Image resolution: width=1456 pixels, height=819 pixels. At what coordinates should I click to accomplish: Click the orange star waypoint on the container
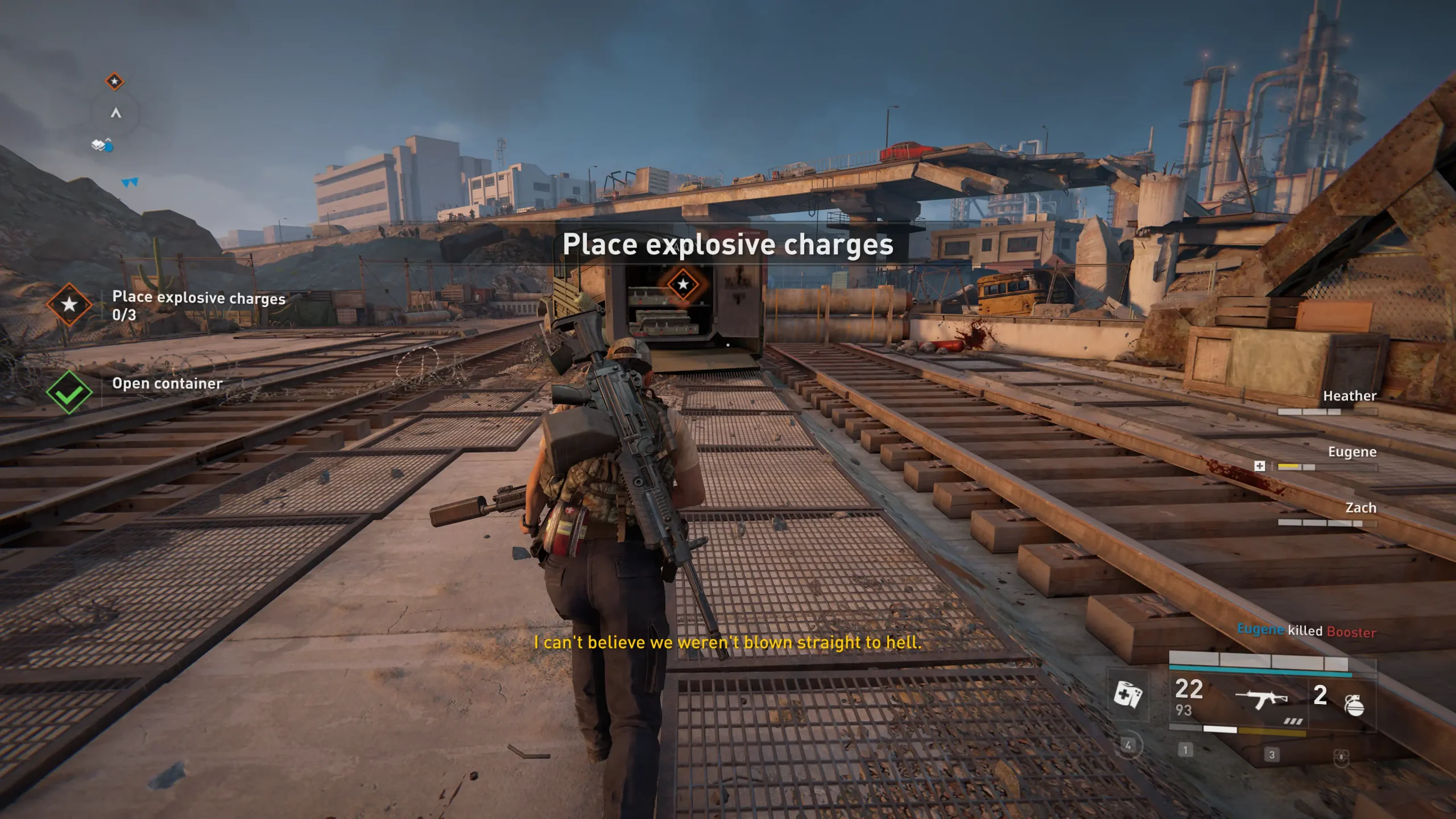pos(682,284)
